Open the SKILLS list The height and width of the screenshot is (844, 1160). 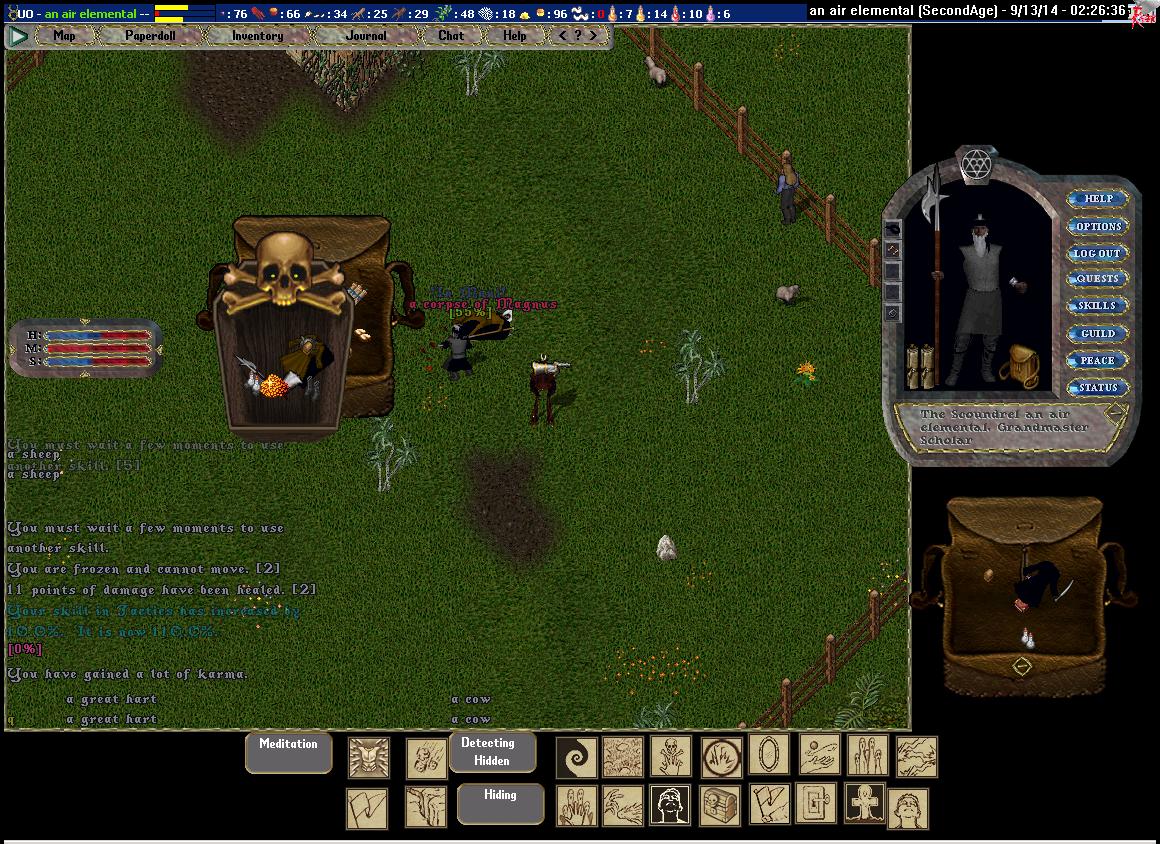1098,306
